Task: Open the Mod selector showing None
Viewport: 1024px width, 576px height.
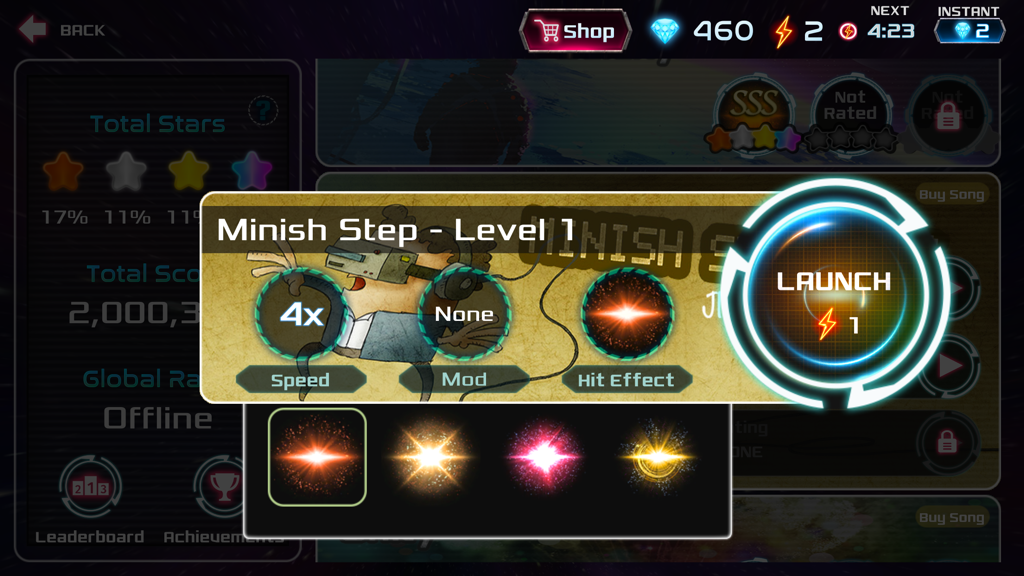Action: click(x=464, y=315)
